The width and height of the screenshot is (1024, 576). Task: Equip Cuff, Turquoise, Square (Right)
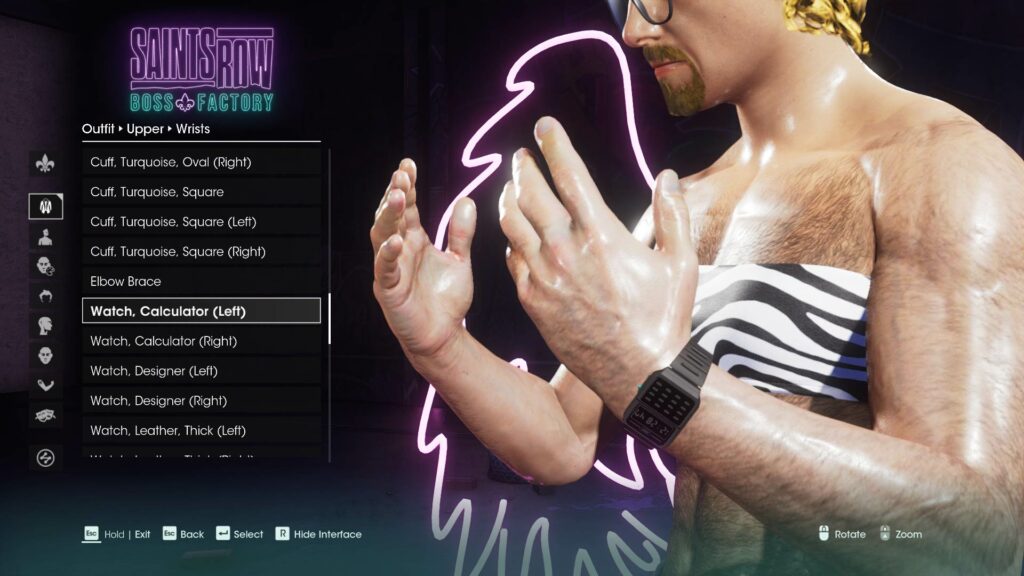click(x=201, y=252)
